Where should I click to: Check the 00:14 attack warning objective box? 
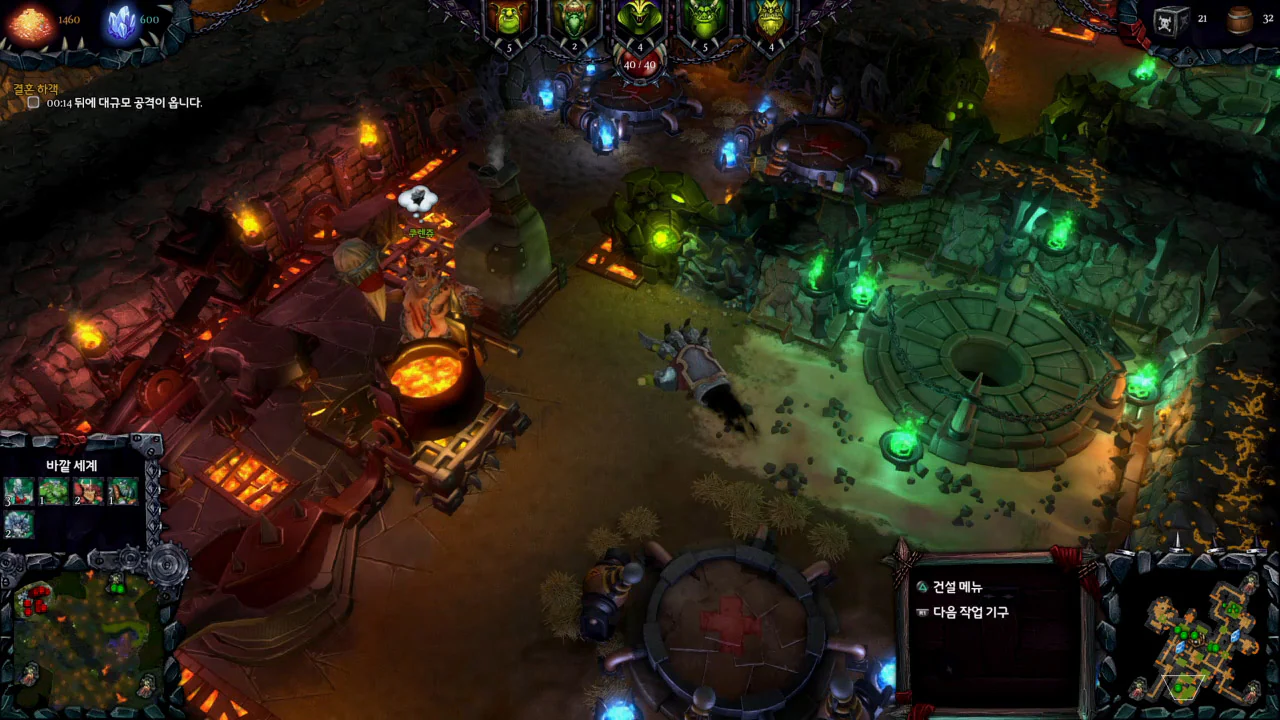(x=33, y=102)
